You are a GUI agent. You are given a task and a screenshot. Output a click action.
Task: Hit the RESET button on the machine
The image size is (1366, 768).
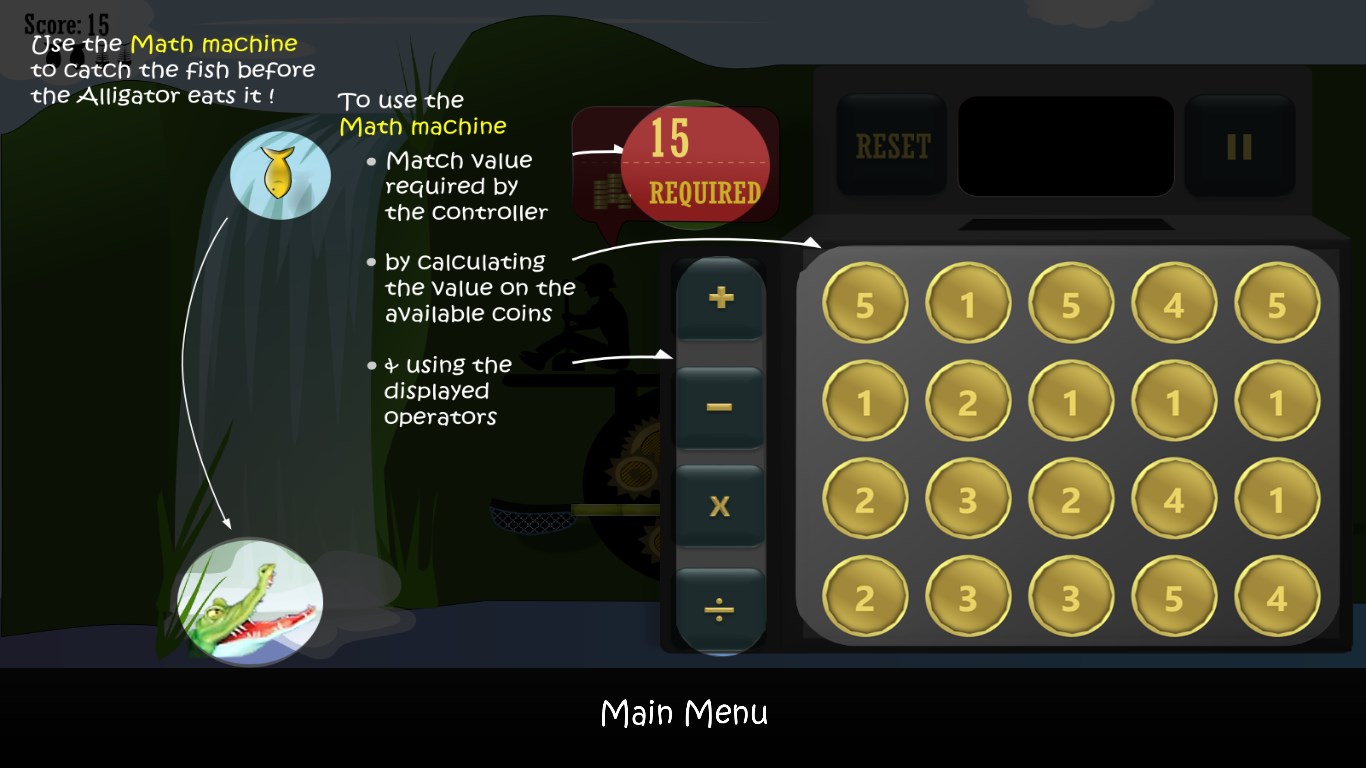point(892,146)
